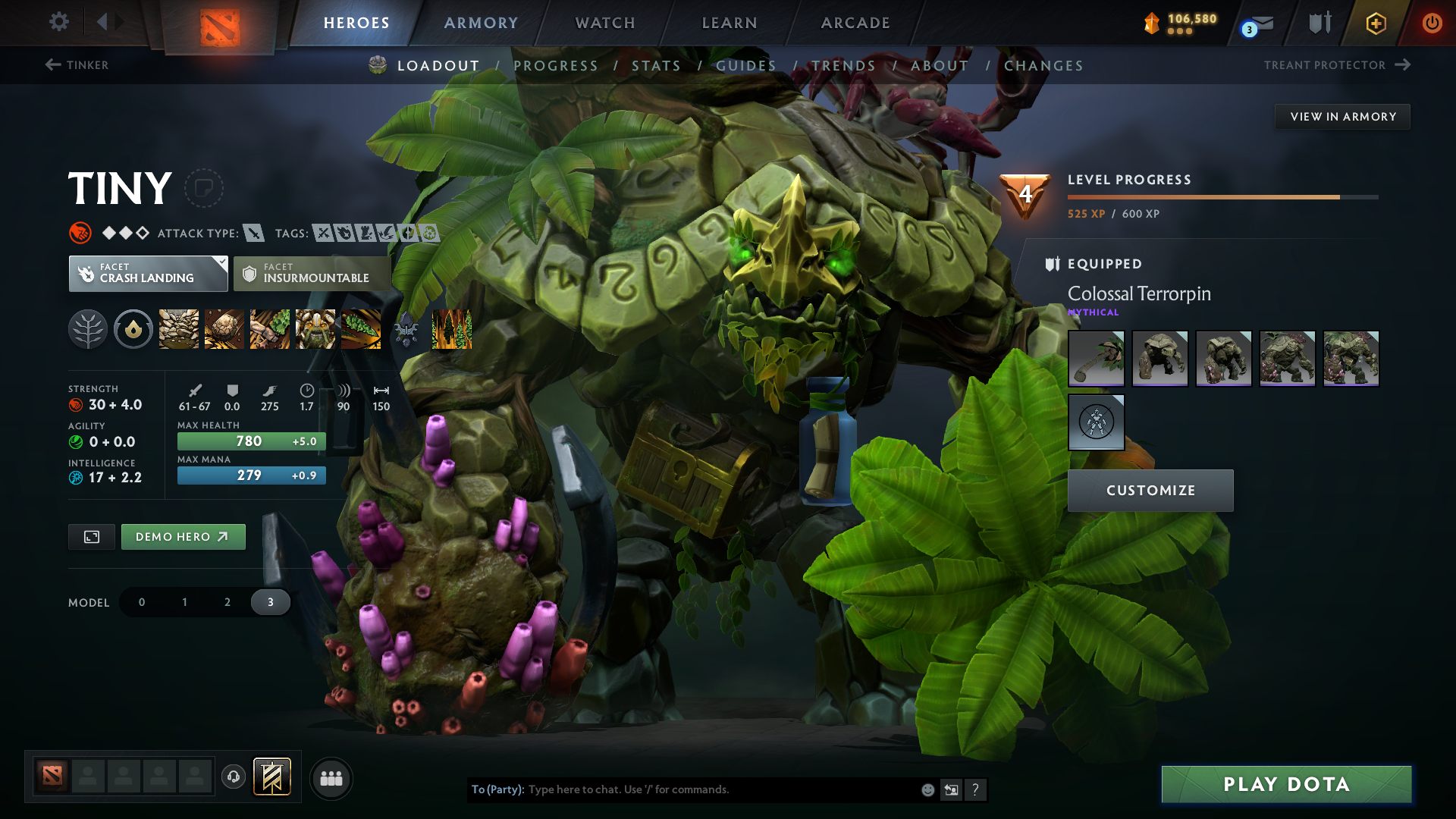Click the melee attack type sword icon
Viewport: 1456px width, 819px height.
(253, 233)
